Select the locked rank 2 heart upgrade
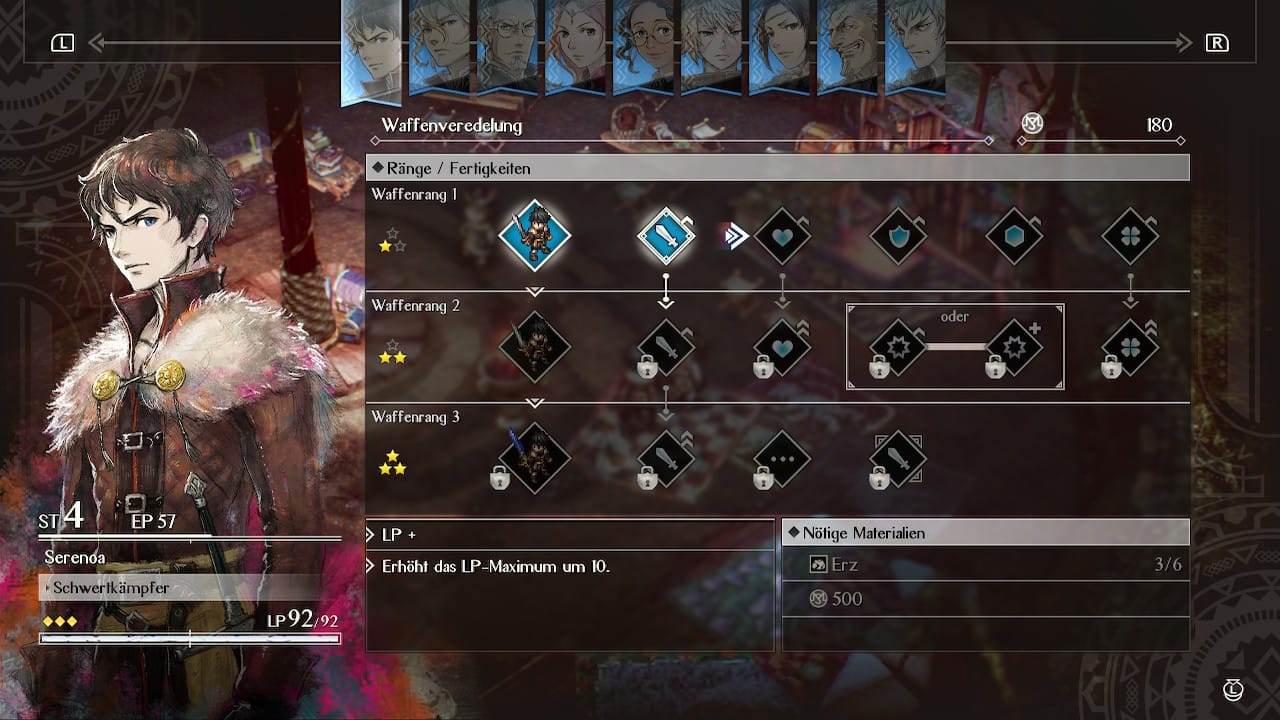1280x720 pixels. click(782, 347)
